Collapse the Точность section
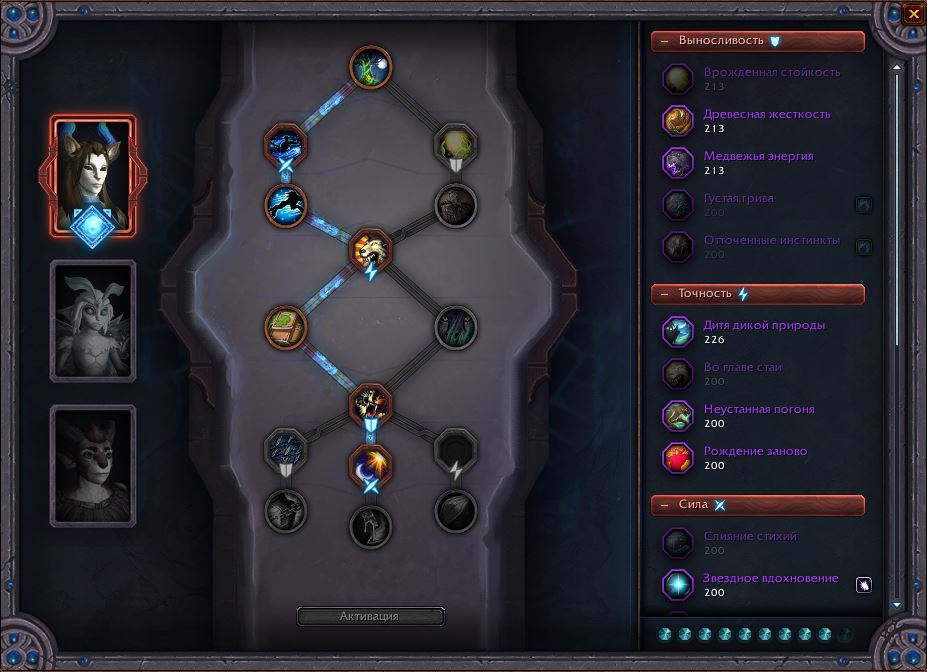927x672 pixels. tap(665, 294)
